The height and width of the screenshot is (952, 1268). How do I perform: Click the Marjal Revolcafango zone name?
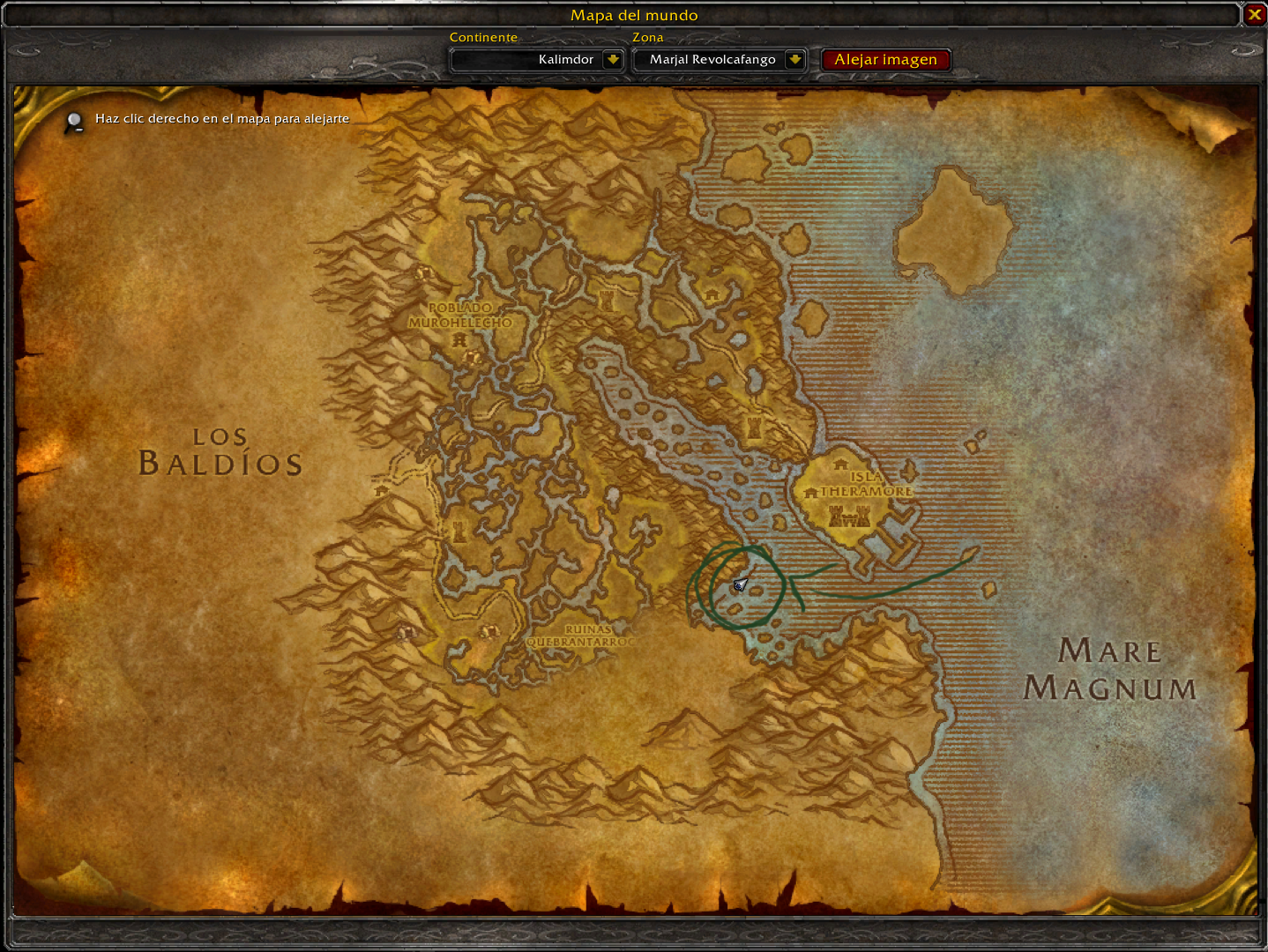712,59
